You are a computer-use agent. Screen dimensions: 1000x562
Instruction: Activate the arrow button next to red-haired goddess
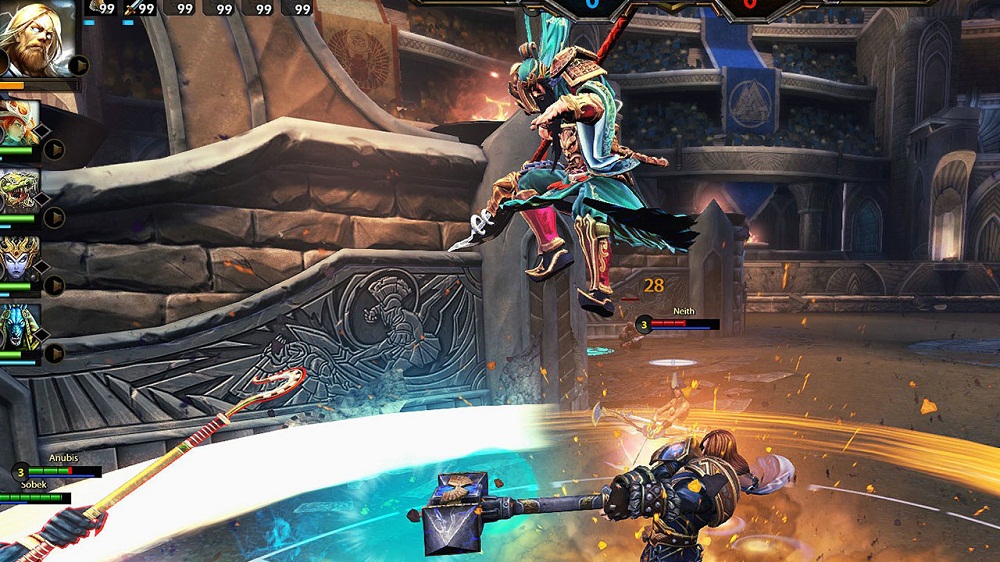[x=54, y=150]
